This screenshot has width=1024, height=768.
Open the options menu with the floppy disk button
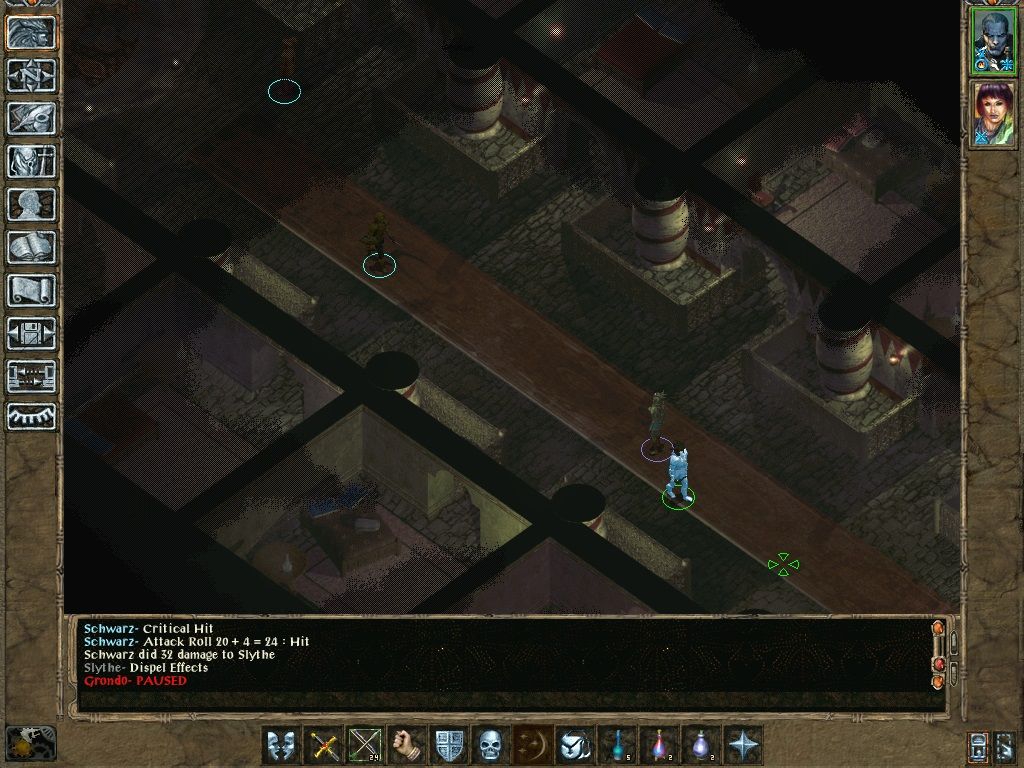pos(31,333)
